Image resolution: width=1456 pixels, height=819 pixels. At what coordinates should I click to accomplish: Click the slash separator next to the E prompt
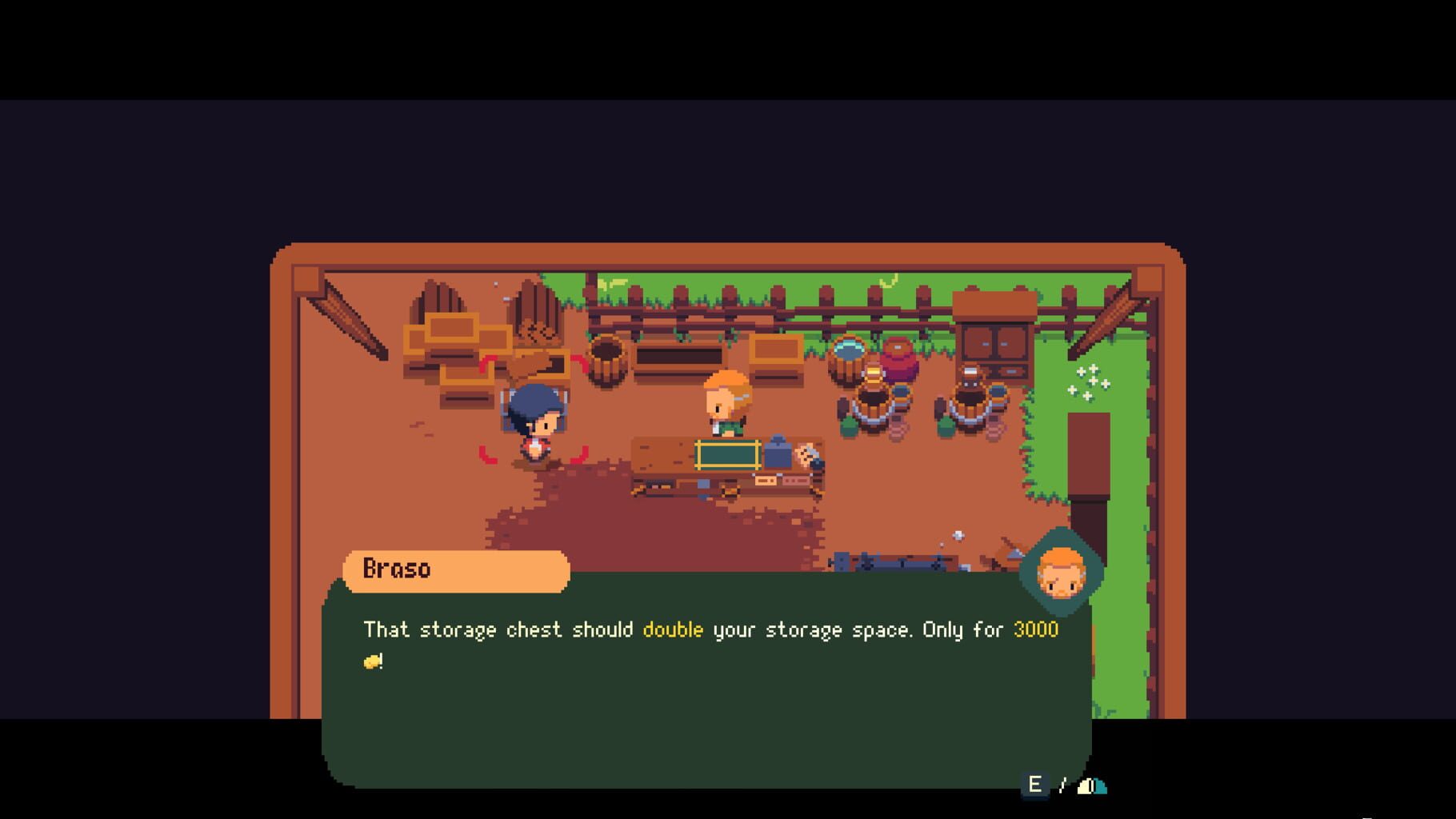(x=1062, y=785)
